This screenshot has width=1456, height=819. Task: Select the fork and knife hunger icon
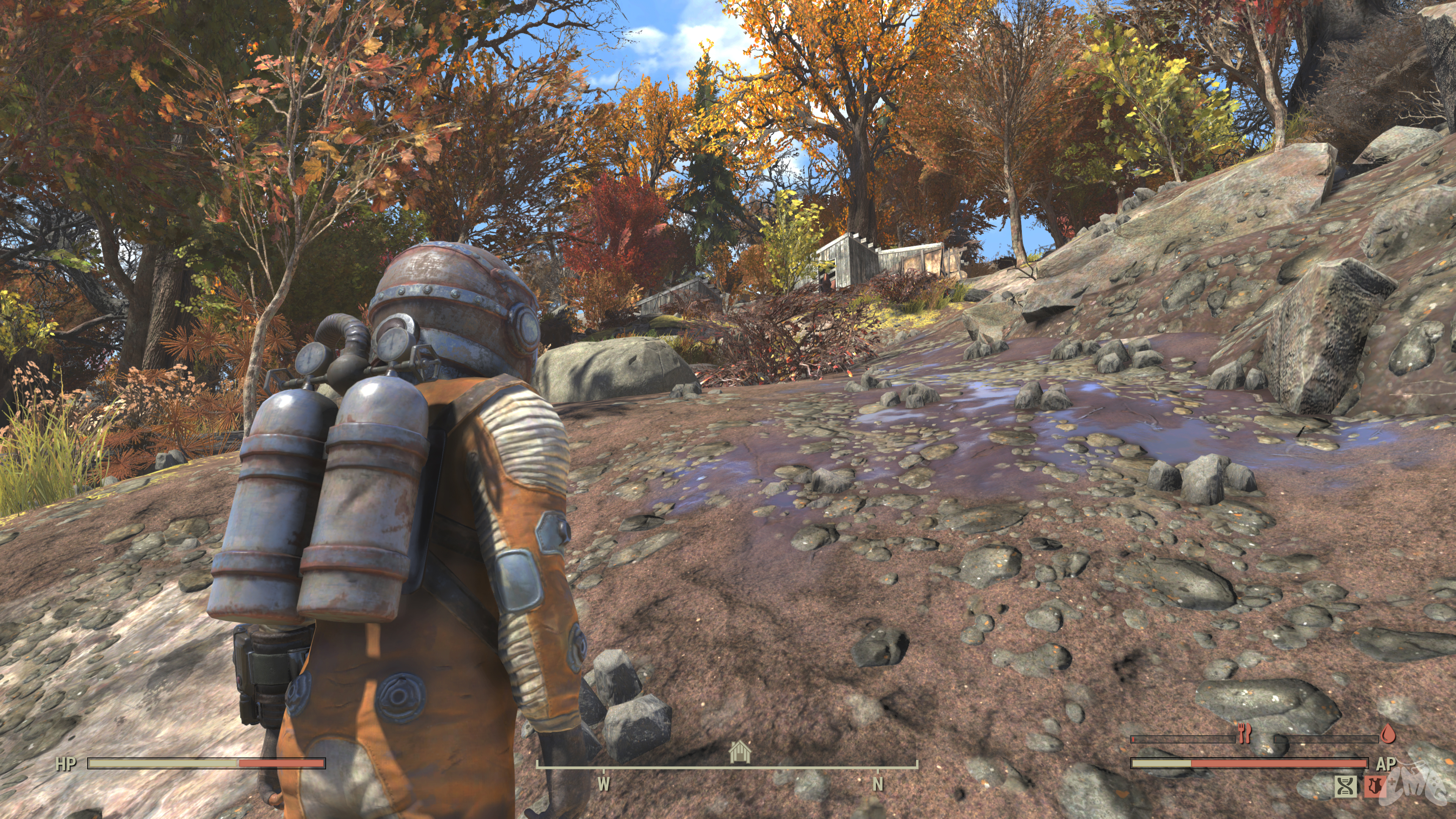point(1244,735)
